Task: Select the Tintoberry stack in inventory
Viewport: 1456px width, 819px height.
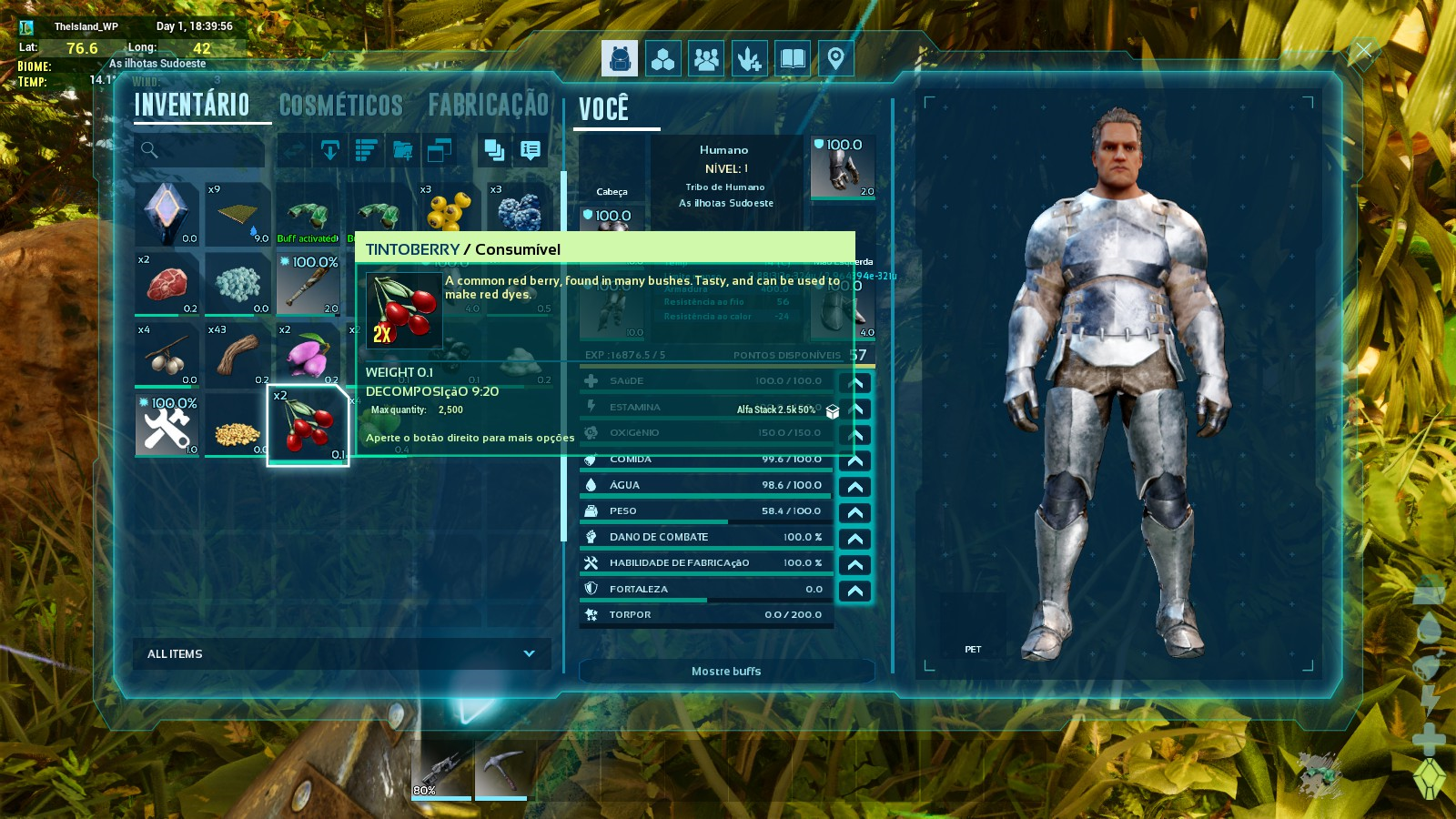Action: (x=308, y=425)
